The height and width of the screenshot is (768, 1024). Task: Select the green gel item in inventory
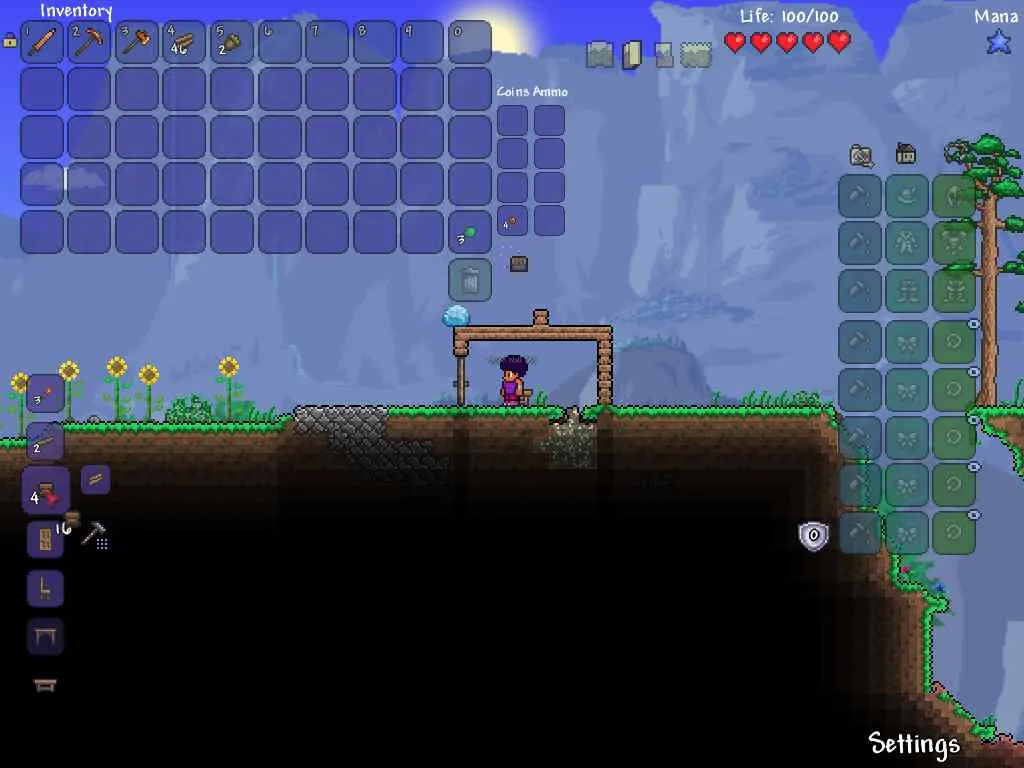click(469, 233)
